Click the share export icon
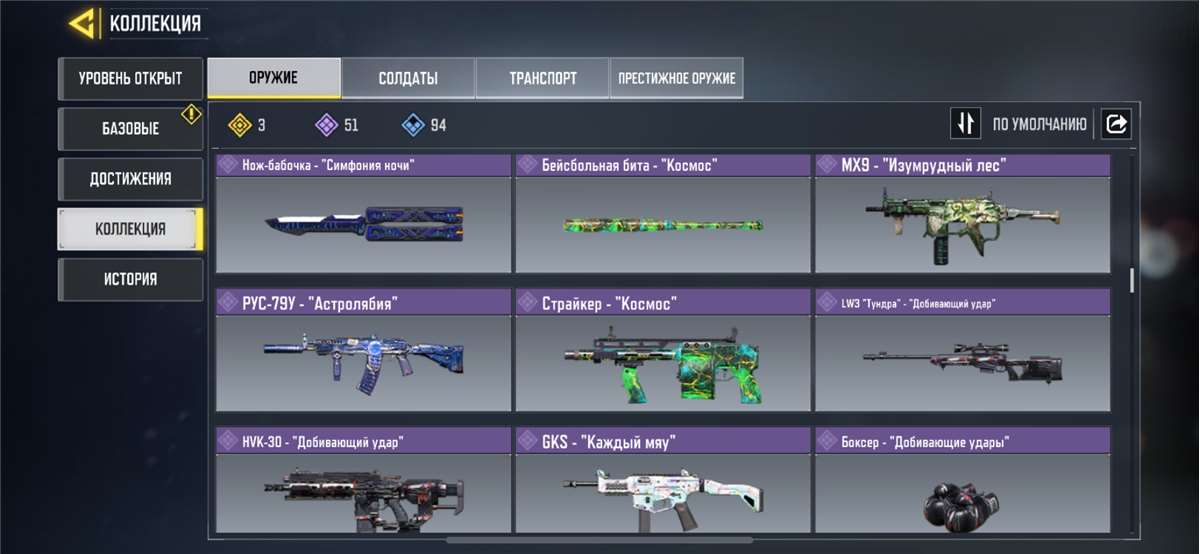 (x=1116, y=124)
